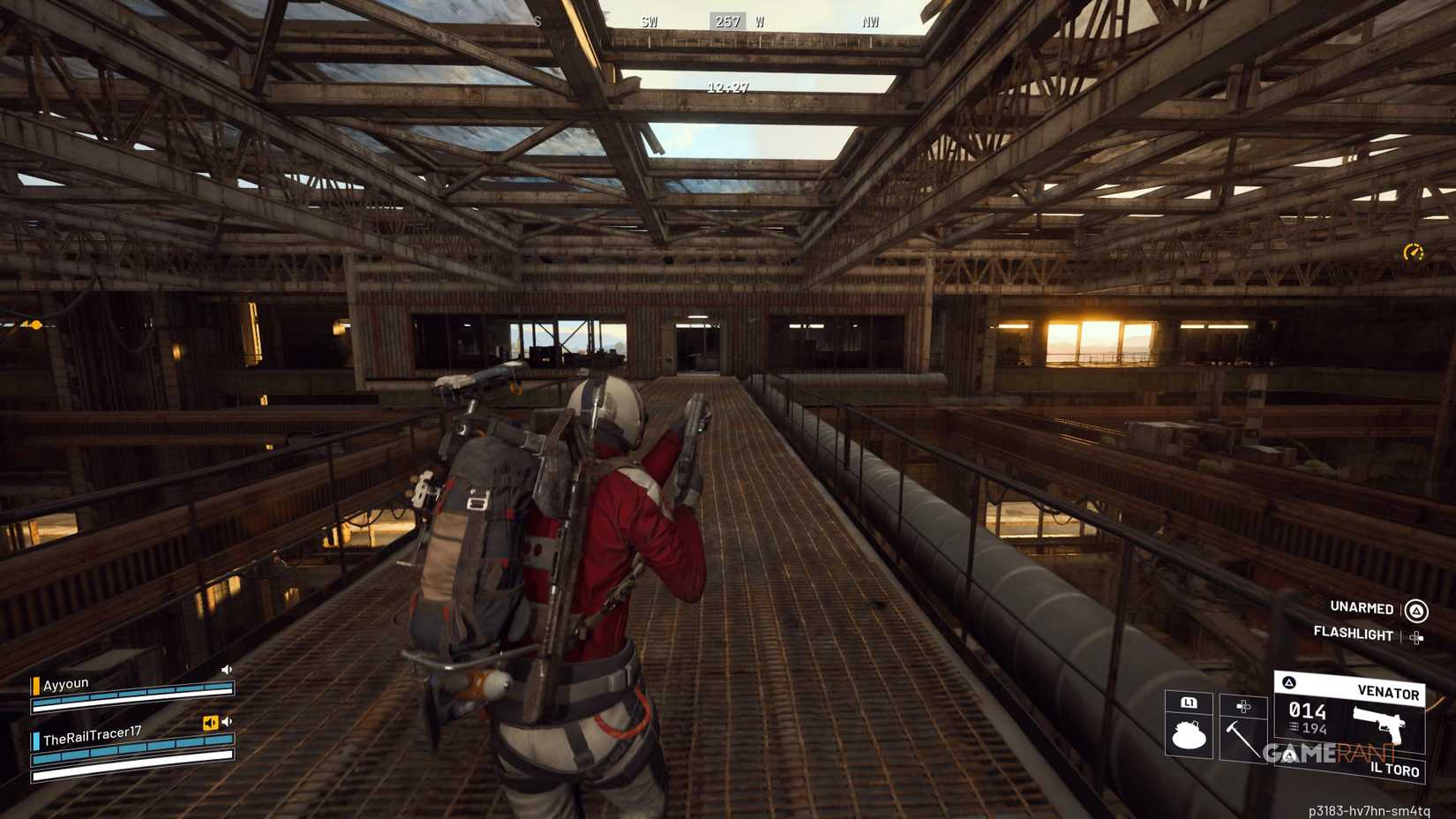Click the L1 button prompt icon

click(1189, 704)
